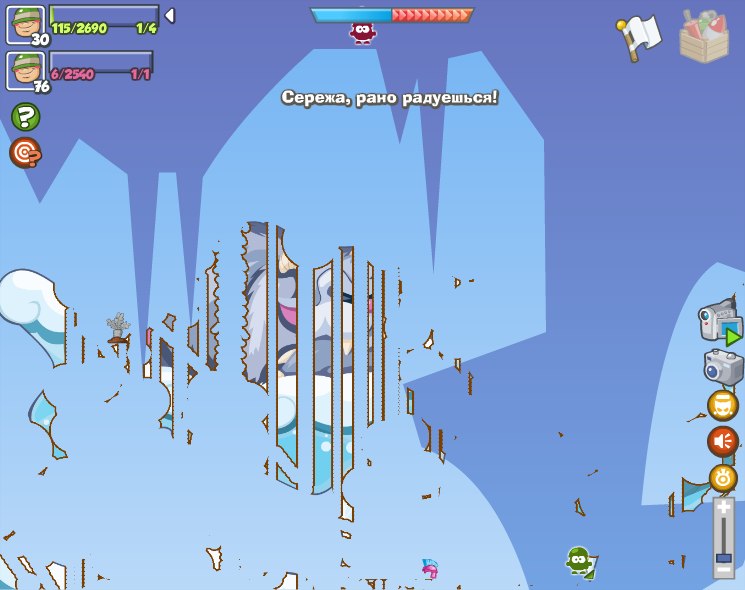Zoom out with the minus button

[723, 570]
